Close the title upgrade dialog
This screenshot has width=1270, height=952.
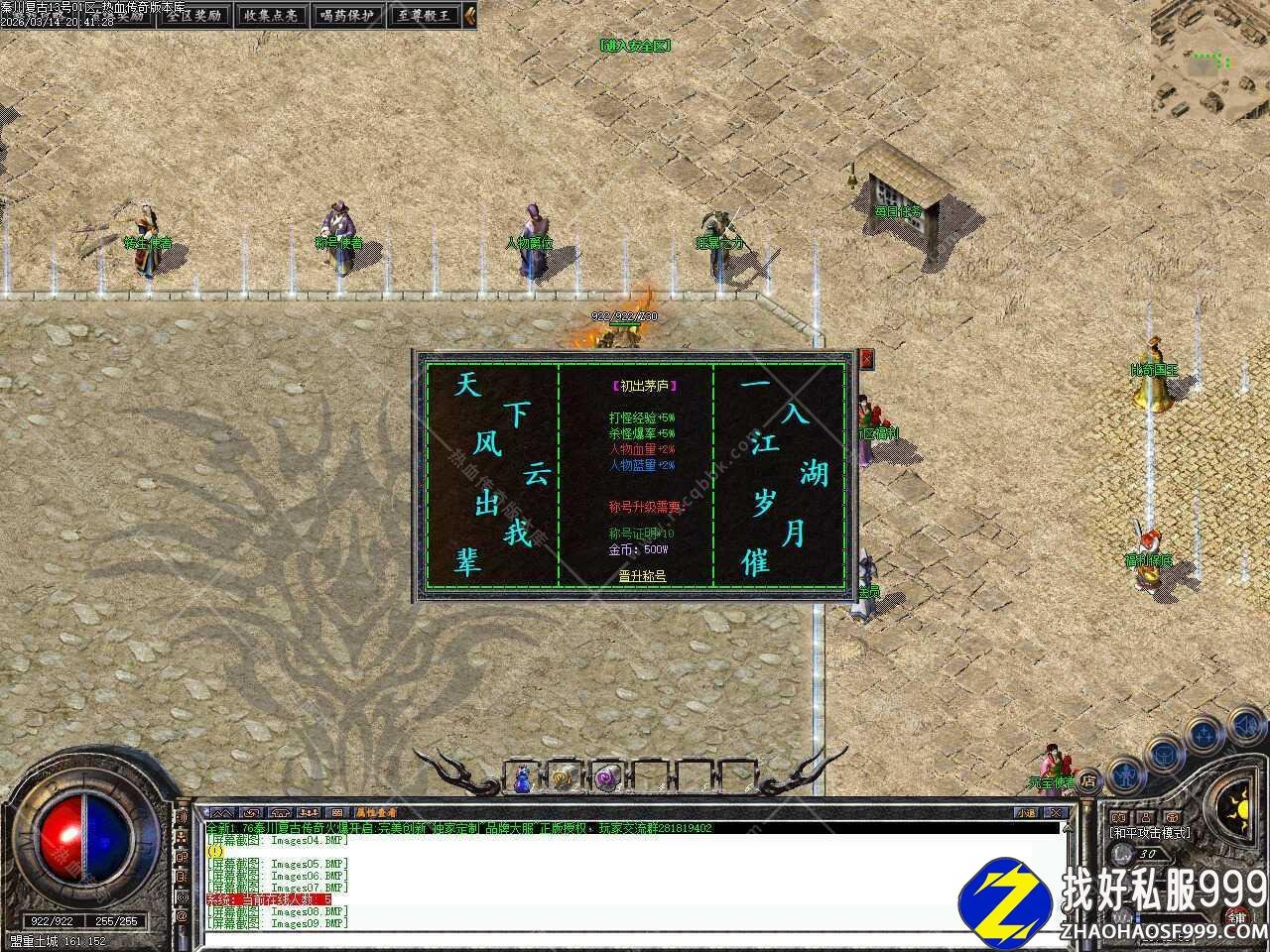[x=867, y=358]
